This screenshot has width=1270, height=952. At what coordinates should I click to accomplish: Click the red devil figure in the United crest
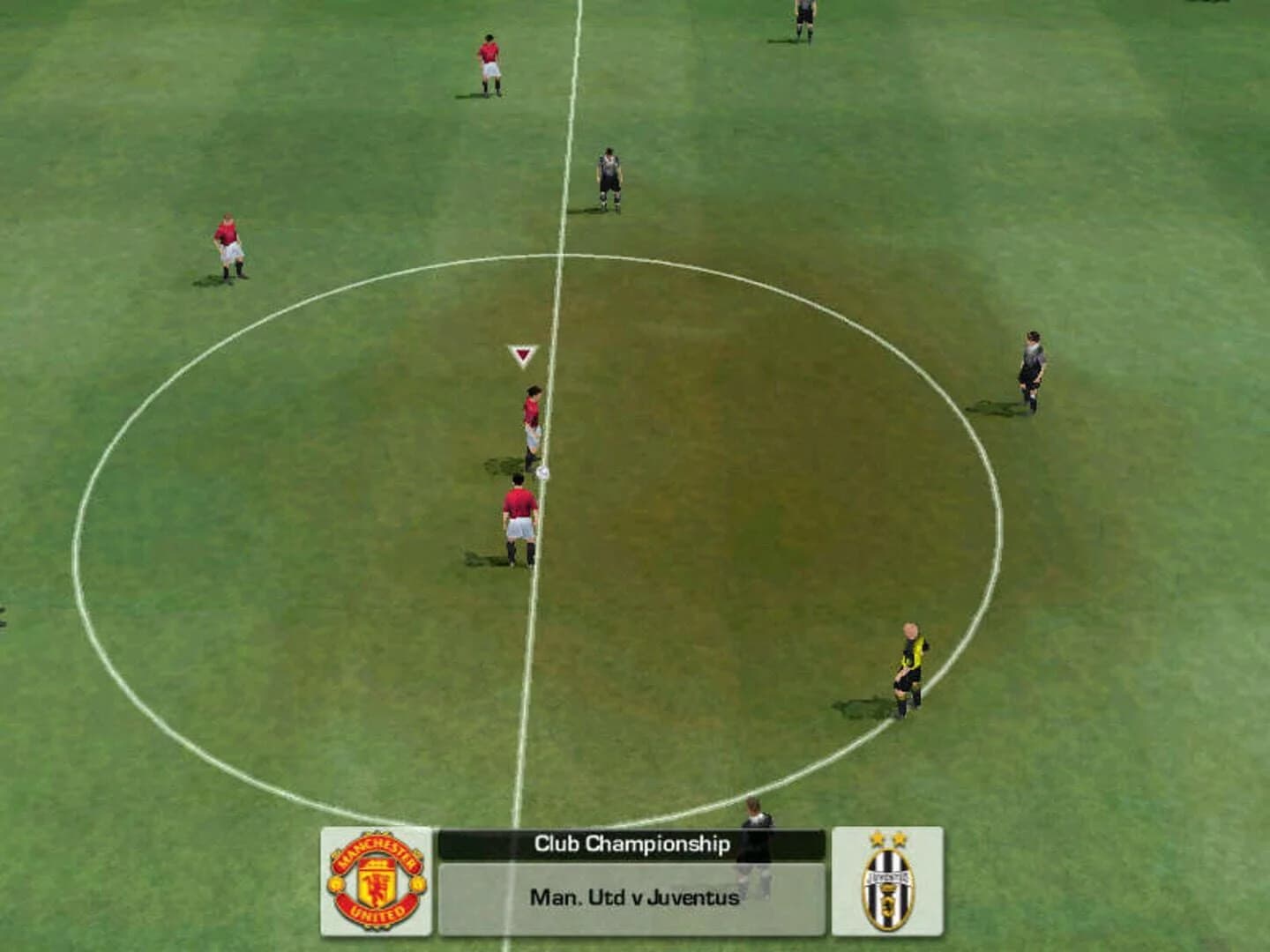(x=374, y=887)
